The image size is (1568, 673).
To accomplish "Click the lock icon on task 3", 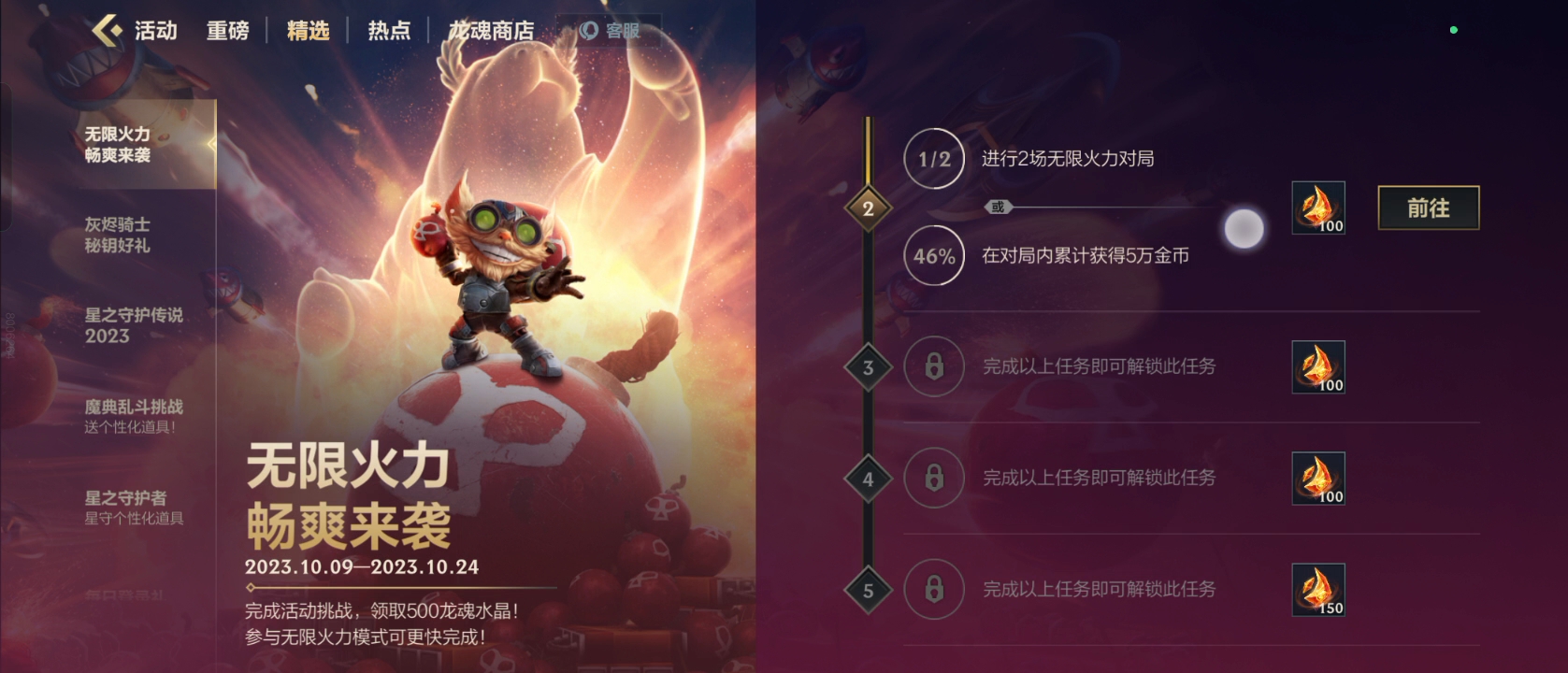I will click(933, 366).
